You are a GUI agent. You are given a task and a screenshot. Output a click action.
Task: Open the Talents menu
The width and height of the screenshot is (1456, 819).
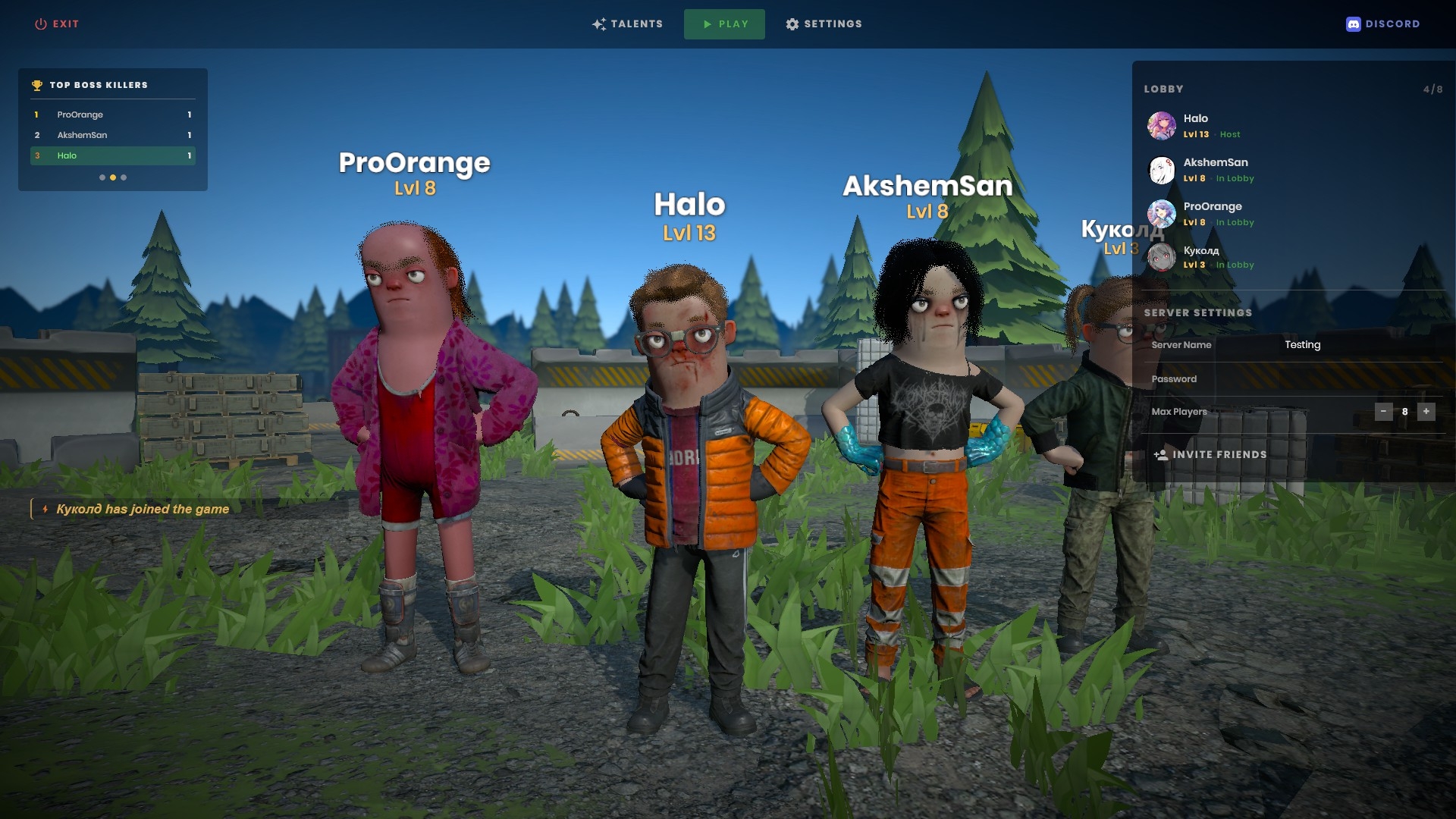[x=628, y=24]
